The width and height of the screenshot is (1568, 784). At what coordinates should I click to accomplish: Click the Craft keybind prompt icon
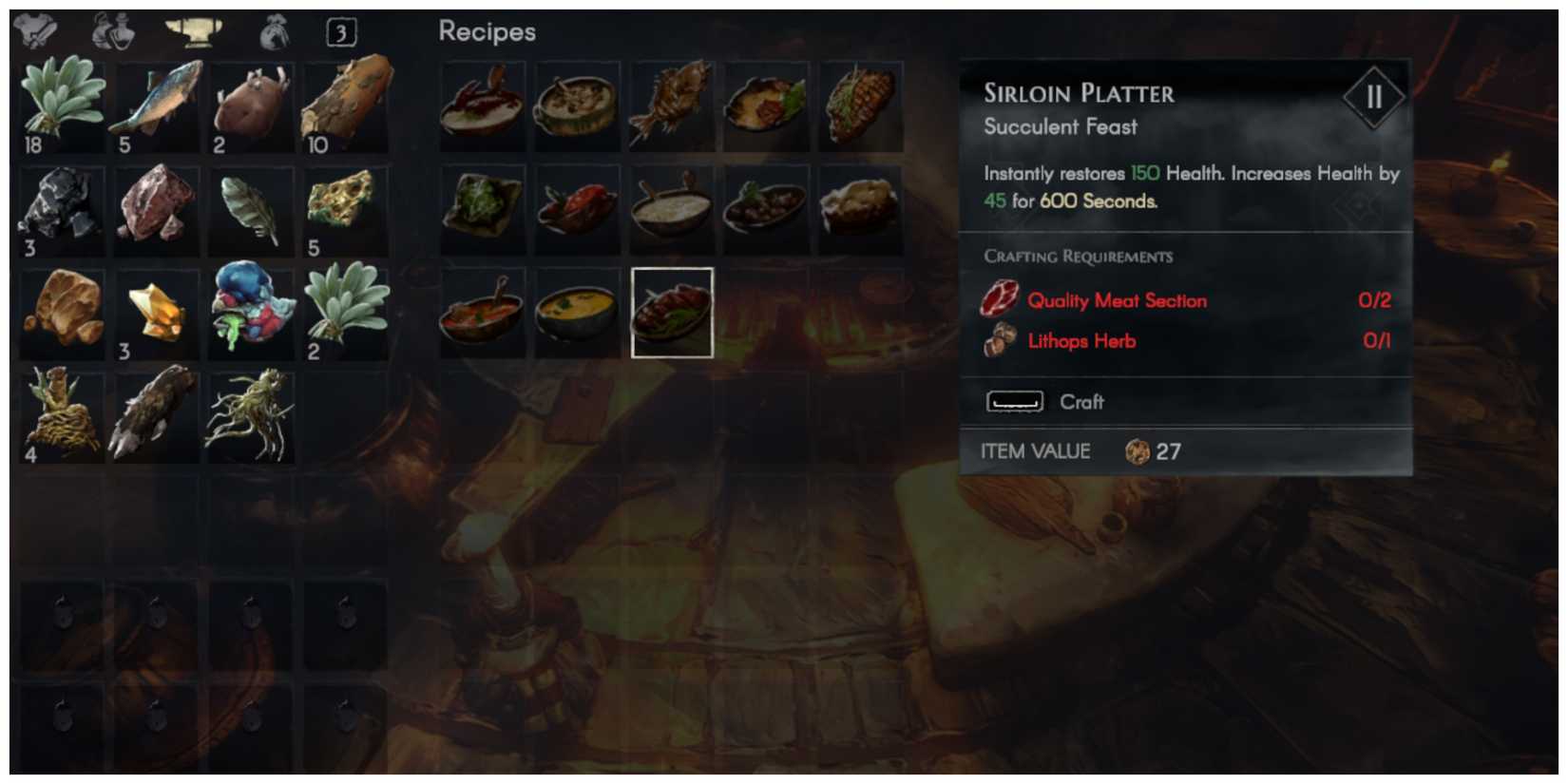(x=1013, y=401)
